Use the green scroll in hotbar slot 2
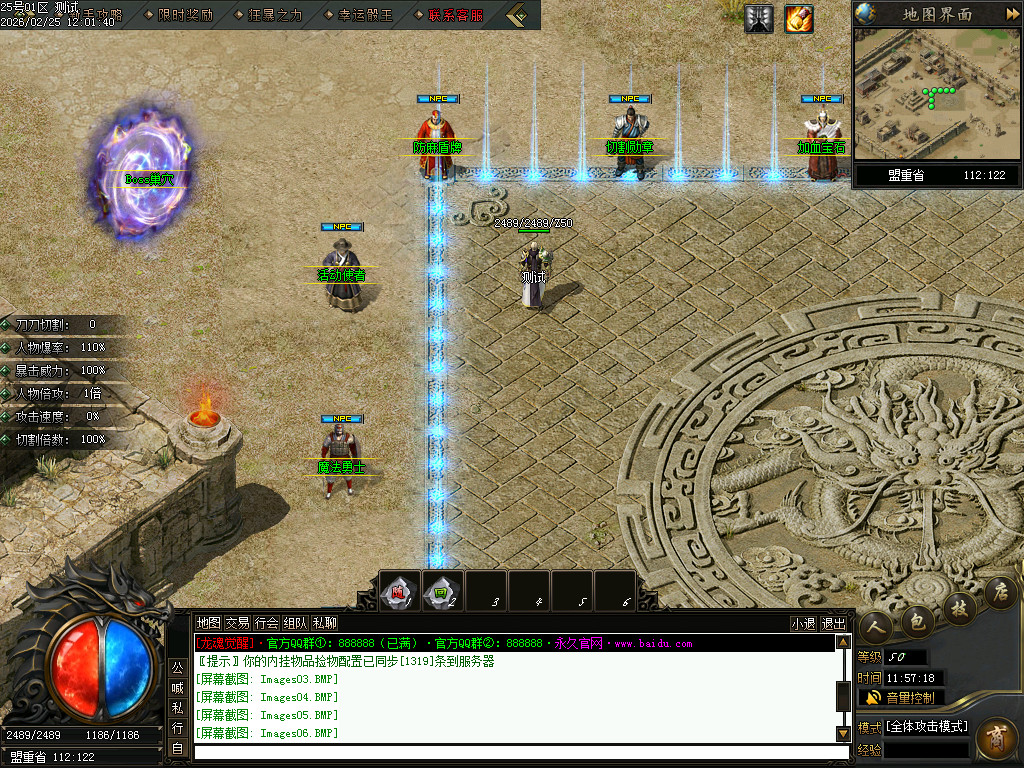 [443, 592]
